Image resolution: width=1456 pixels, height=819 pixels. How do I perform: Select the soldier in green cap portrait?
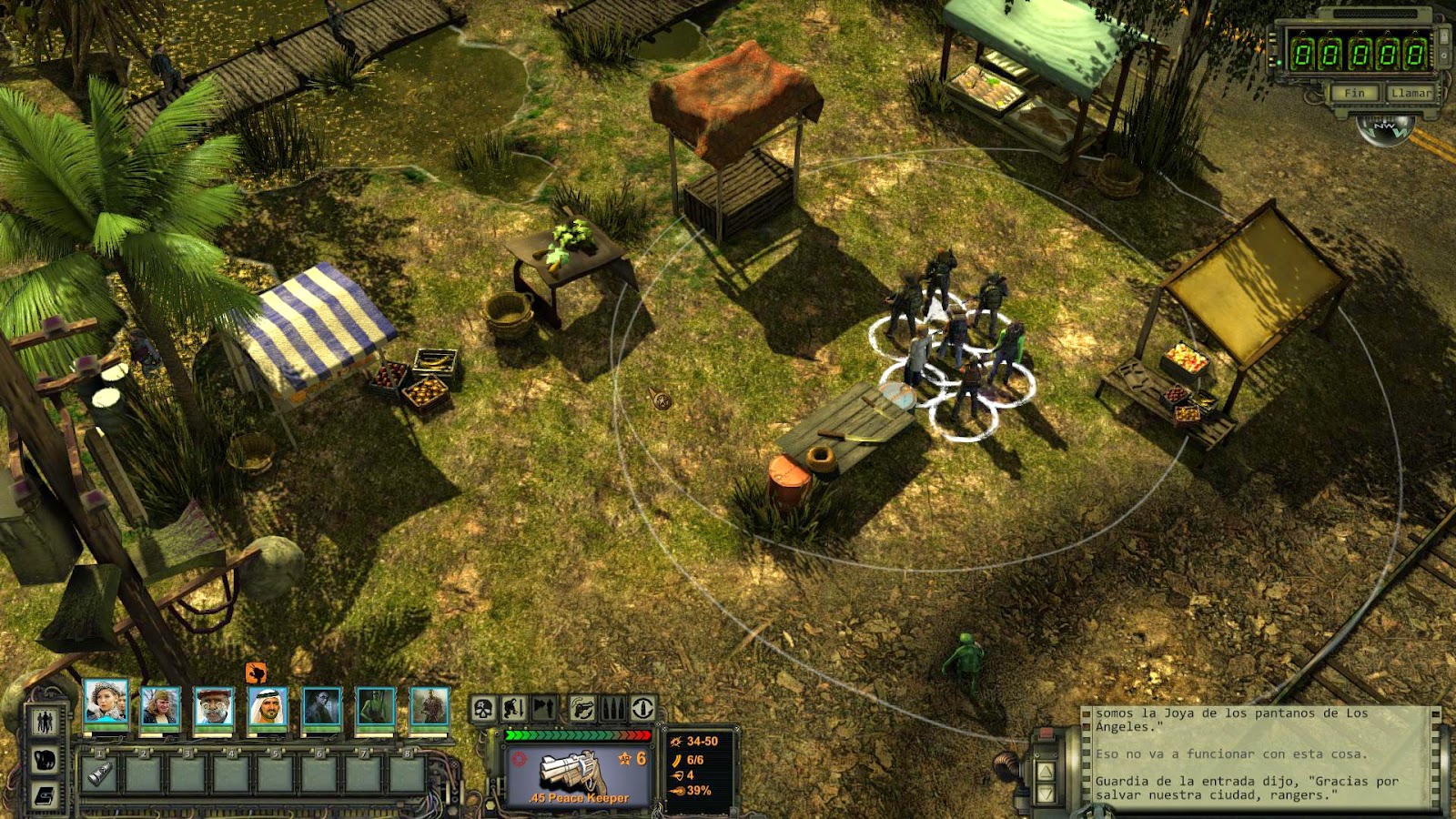click(x=160, y=707)
